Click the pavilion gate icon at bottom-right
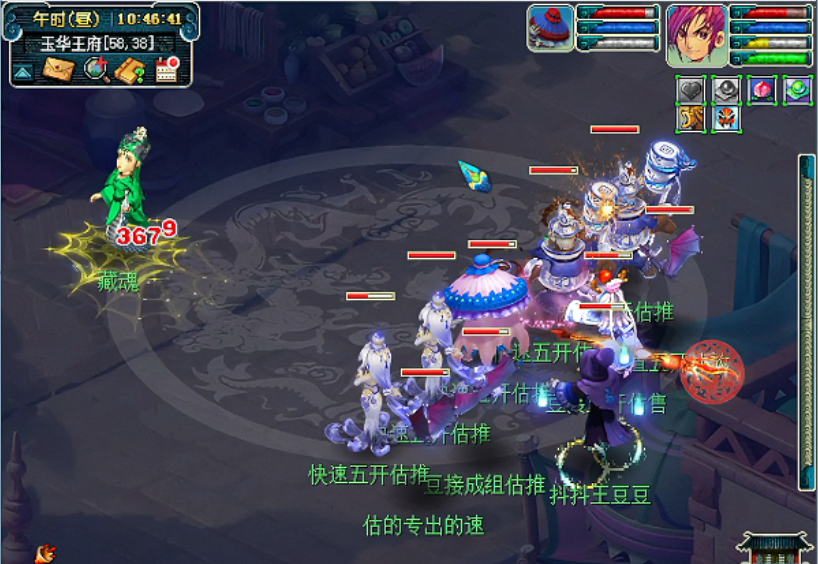This screenshot has height=564, width=818. (775, 546)
